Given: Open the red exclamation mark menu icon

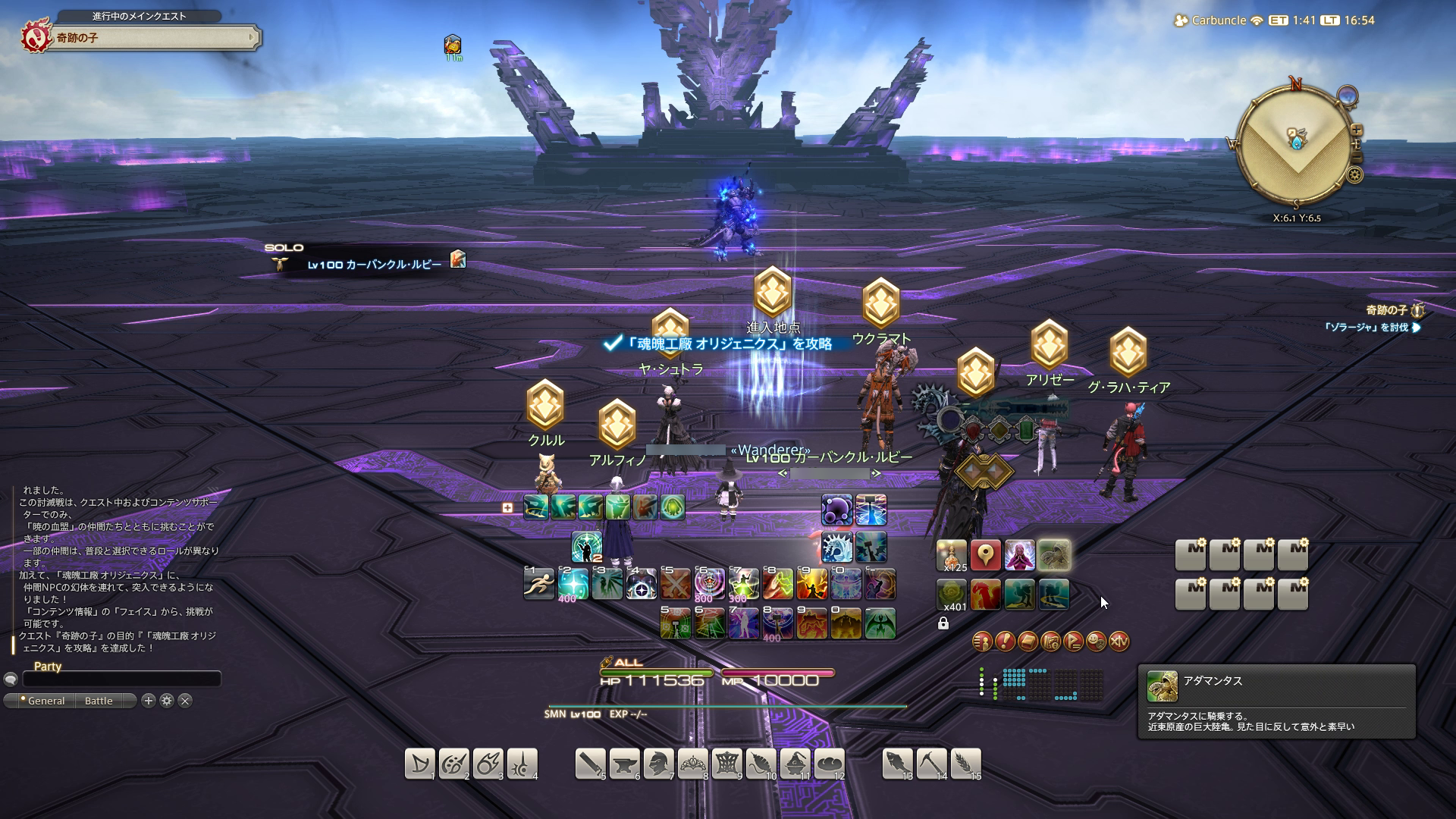Looking at the screenshot, I should tap(1005, 642).
